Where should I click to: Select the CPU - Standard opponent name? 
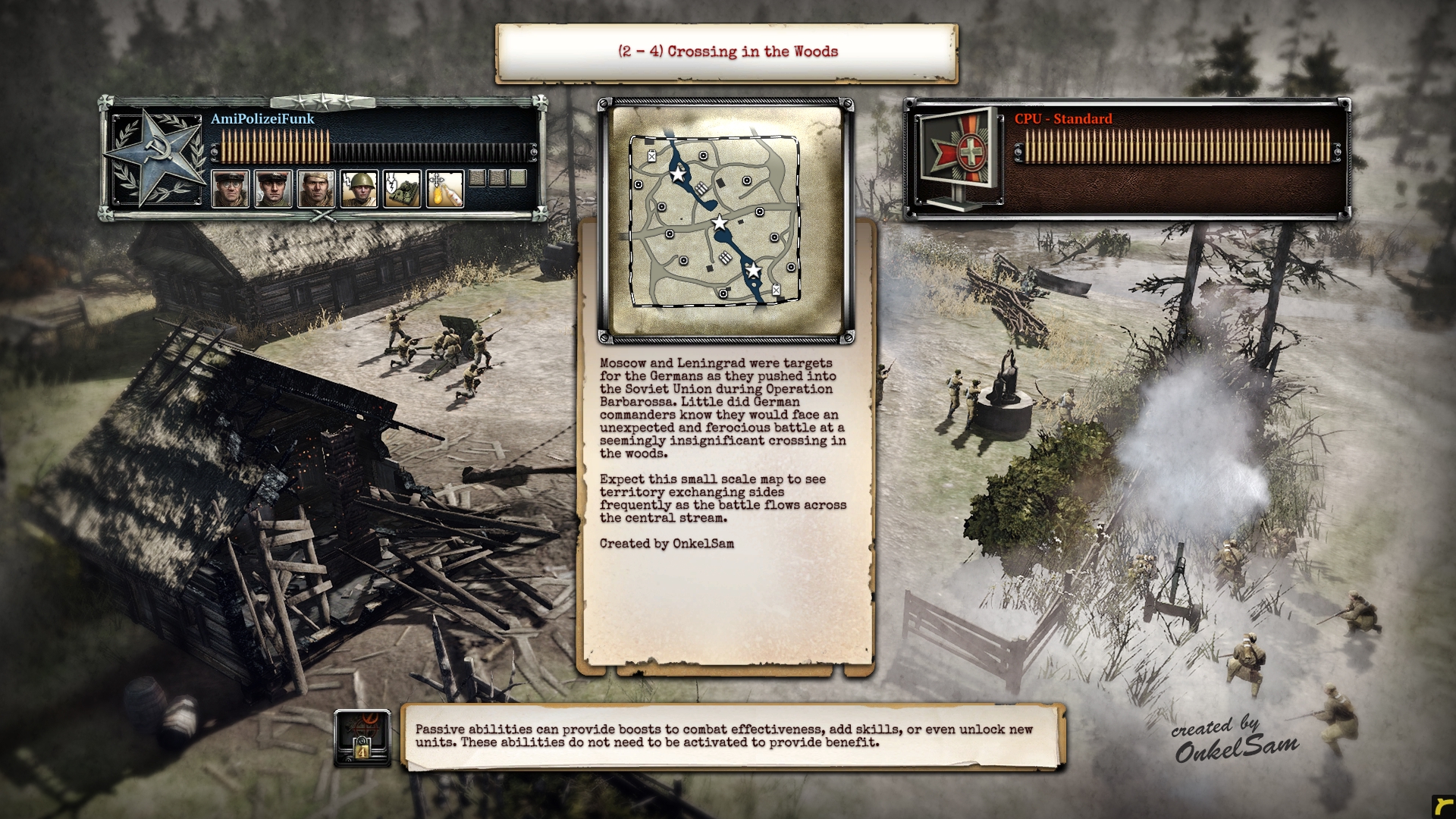1063,119
